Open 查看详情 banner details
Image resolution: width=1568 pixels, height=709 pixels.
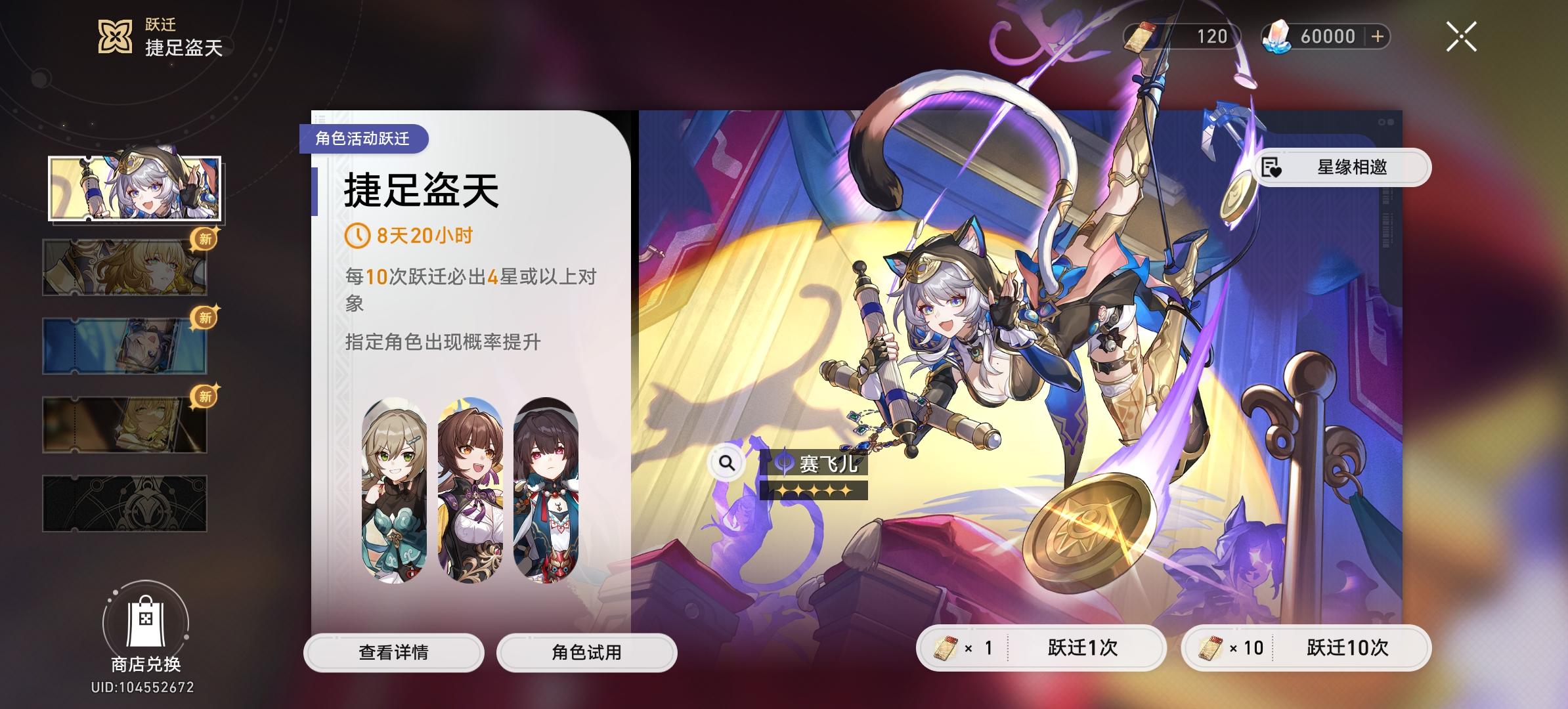pos(395,652)
